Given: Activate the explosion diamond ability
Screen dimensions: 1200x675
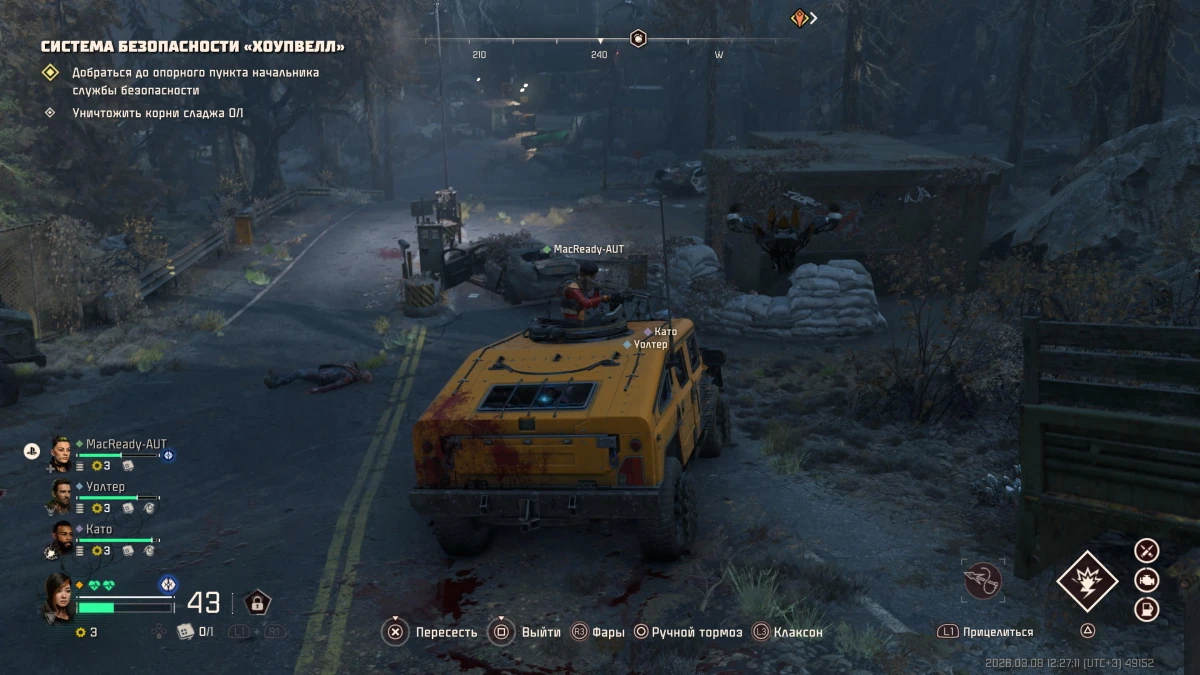Looking at the screenshot, I should tap(1087, 580).
